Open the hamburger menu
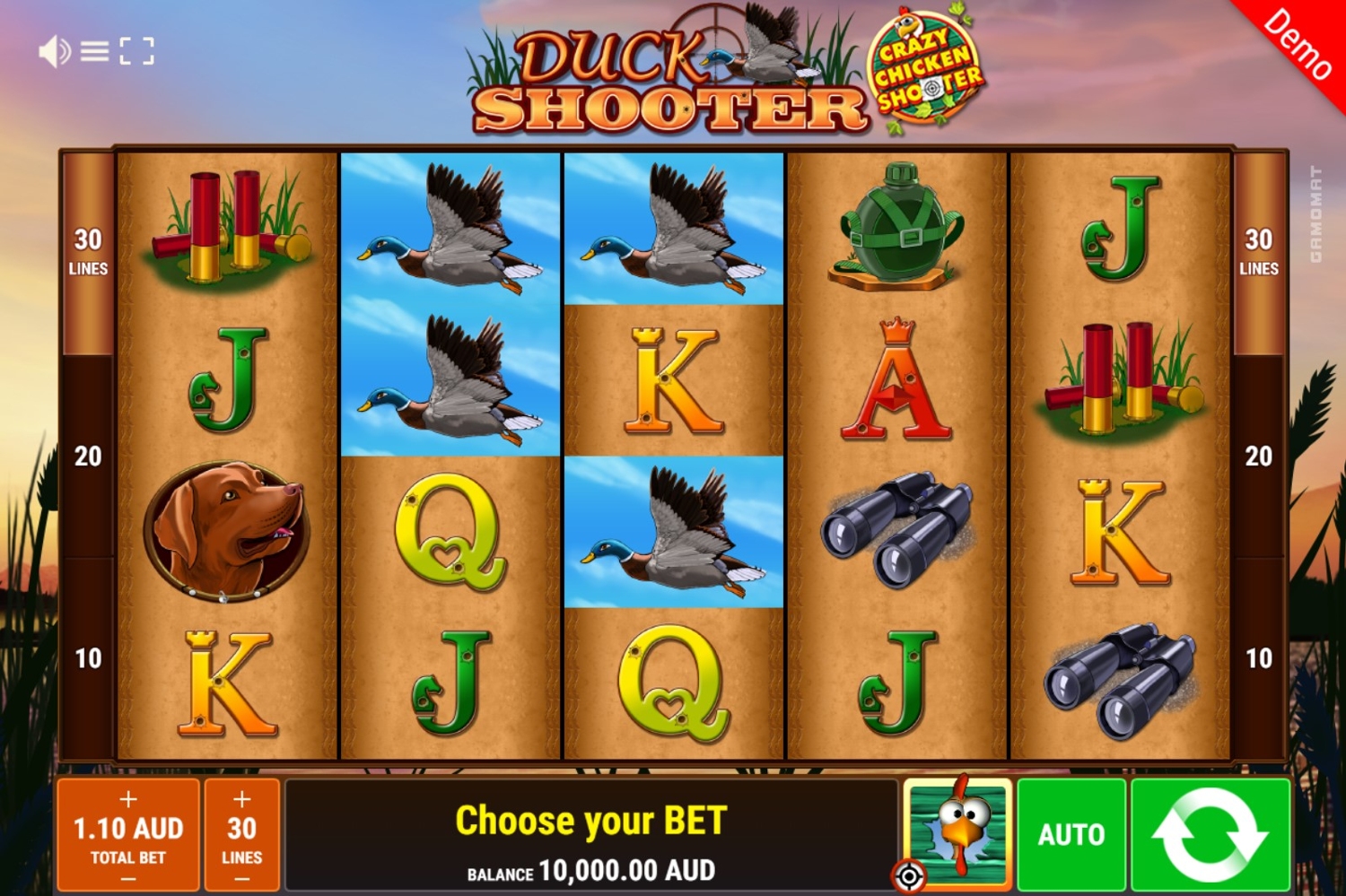Viewport: 1346px width, 896px height. point(94,52)
